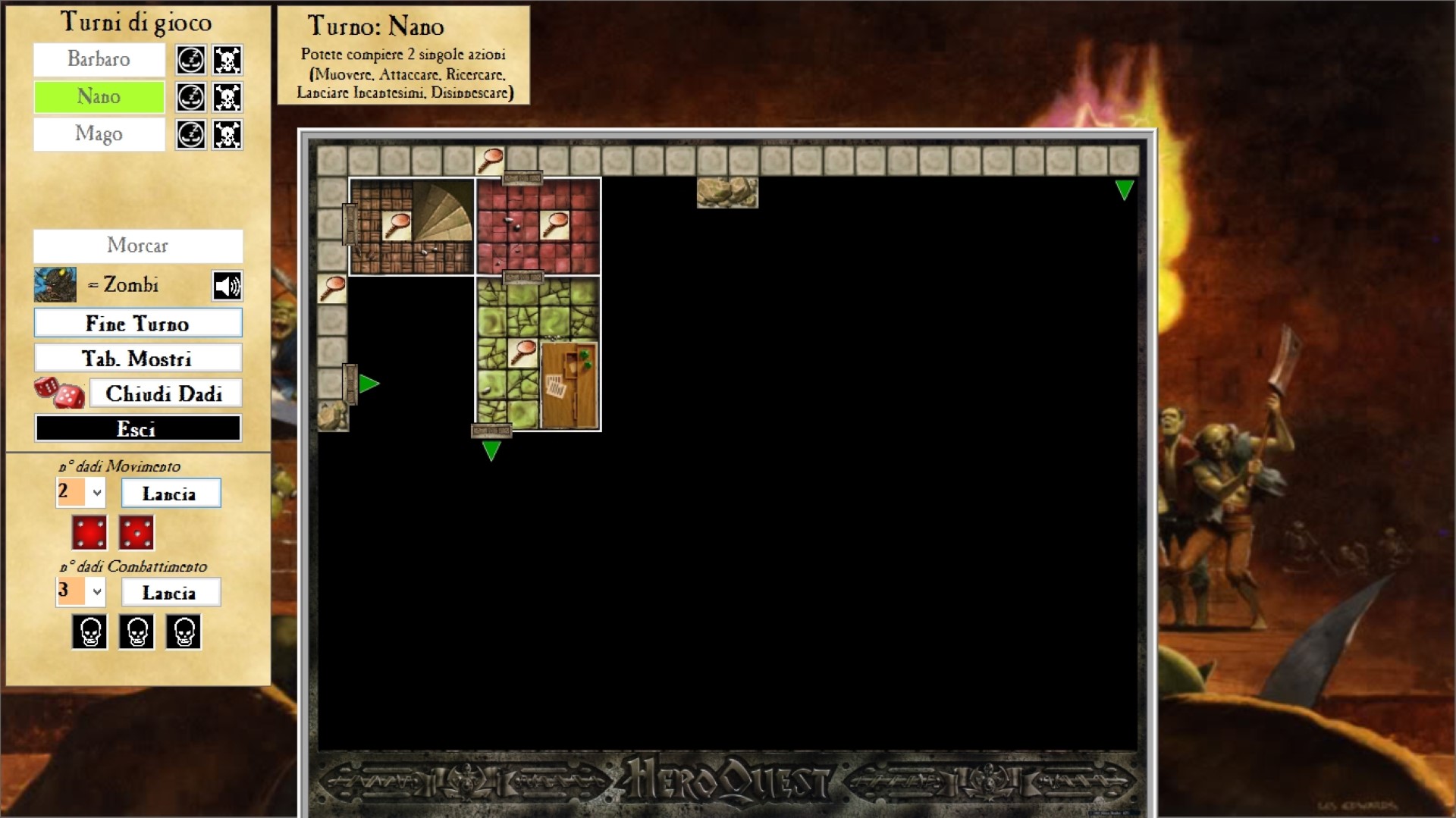Click the Zombi monster portrait
The height and width of the screenshot is (818, 1456).
coord(55,285)
